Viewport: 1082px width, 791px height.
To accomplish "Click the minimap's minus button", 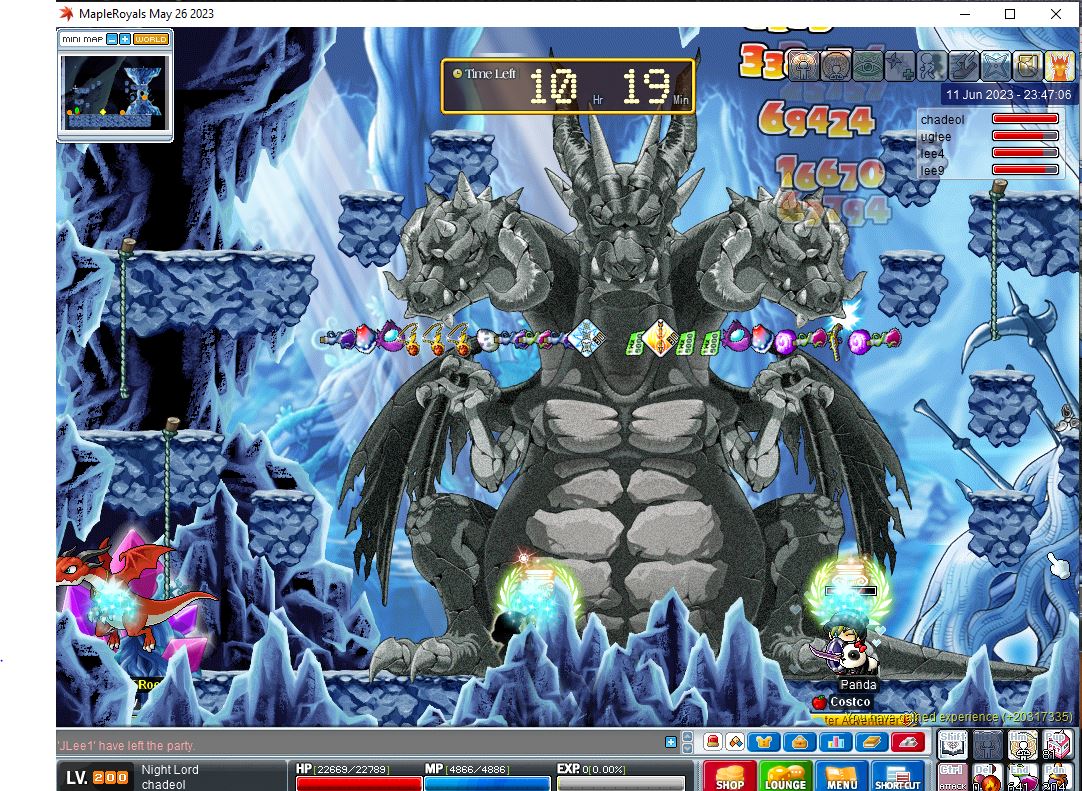I will click(112, 39).
